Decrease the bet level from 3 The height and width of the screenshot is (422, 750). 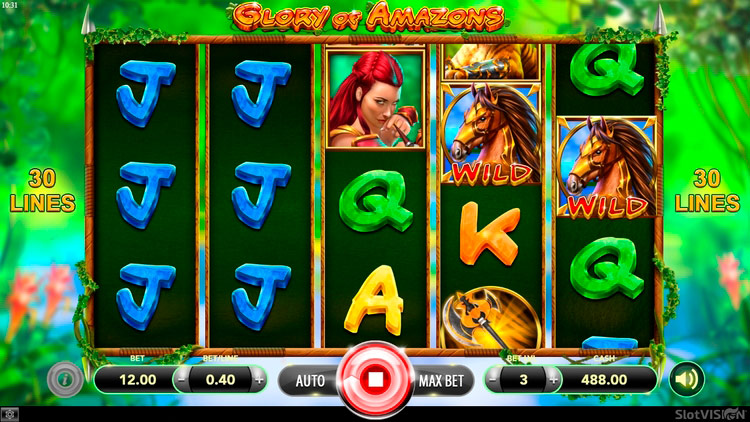point(493,380)
